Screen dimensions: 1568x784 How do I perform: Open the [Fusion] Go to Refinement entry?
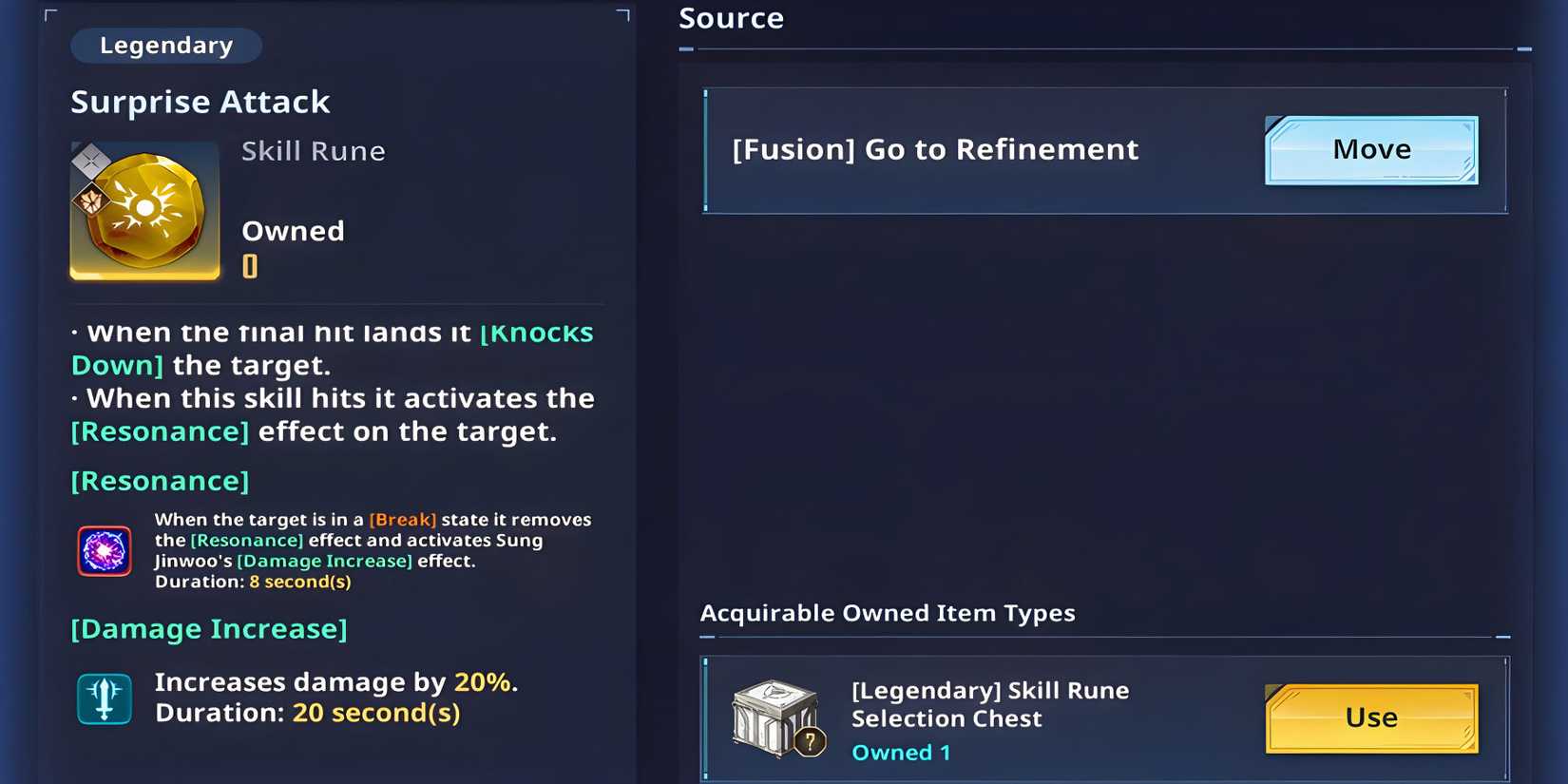click(x=934, y=149)
